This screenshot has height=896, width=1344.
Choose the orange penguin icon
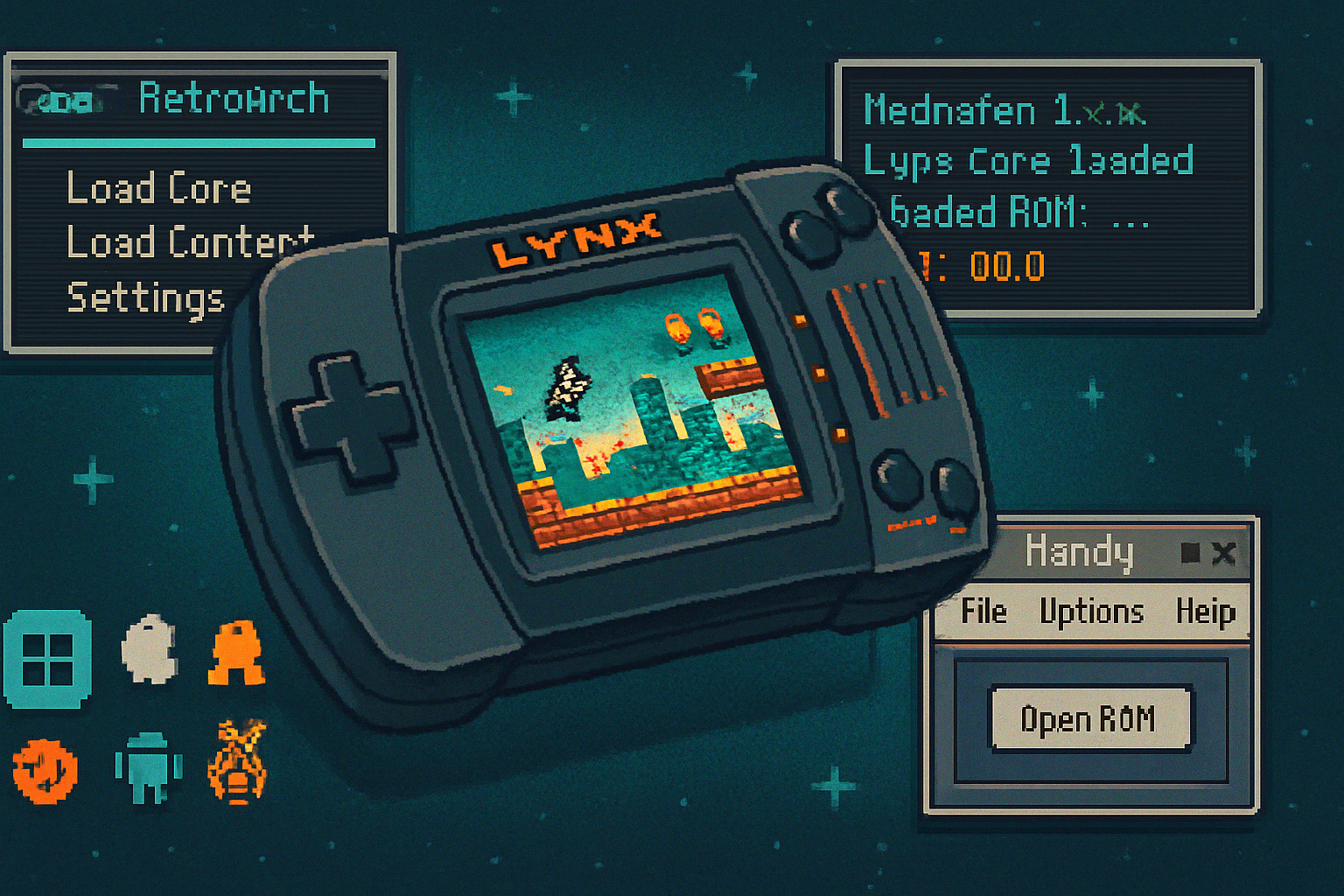[236, 653]
